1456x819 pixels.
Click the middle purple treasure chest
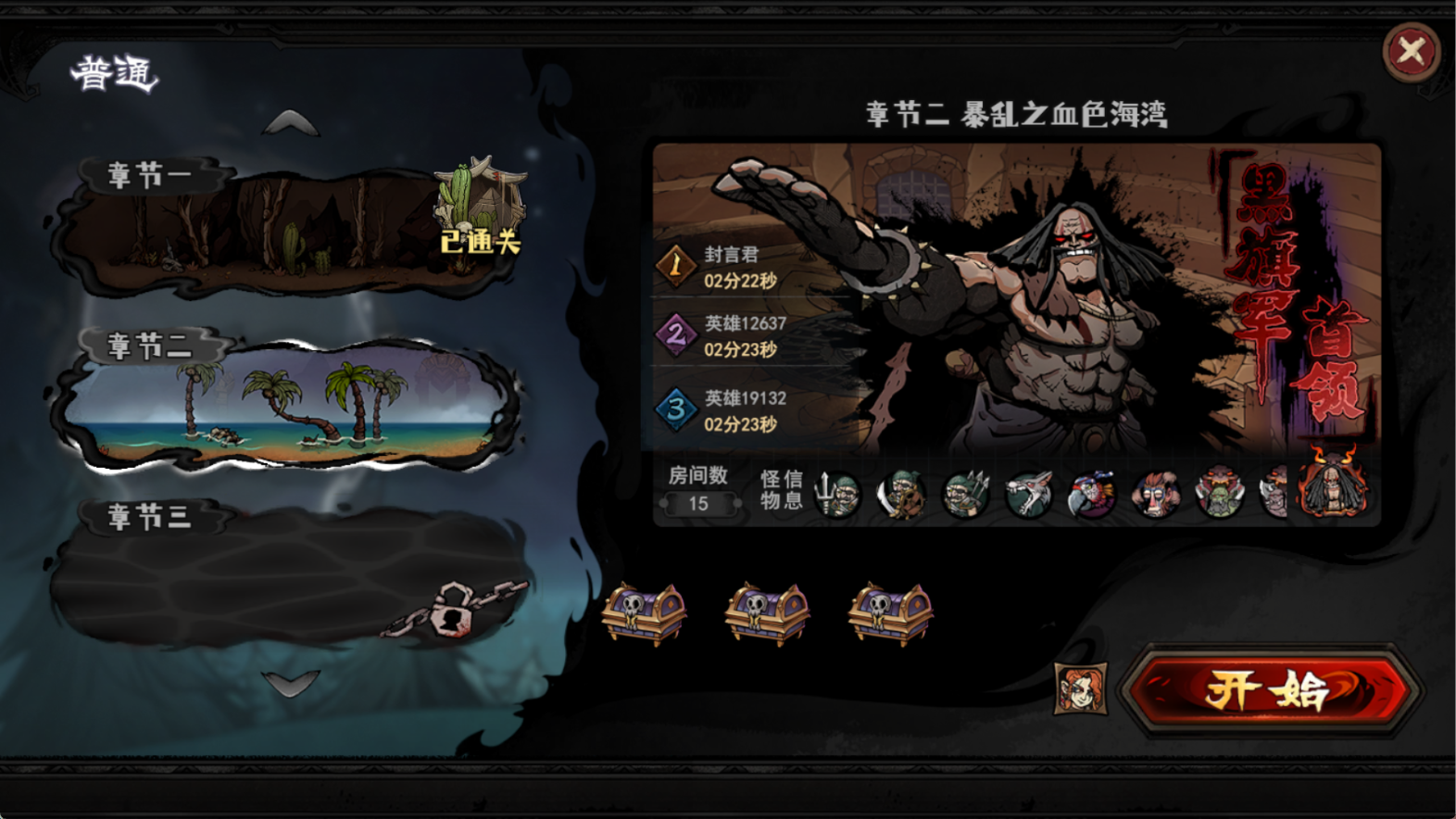point(767,613)
